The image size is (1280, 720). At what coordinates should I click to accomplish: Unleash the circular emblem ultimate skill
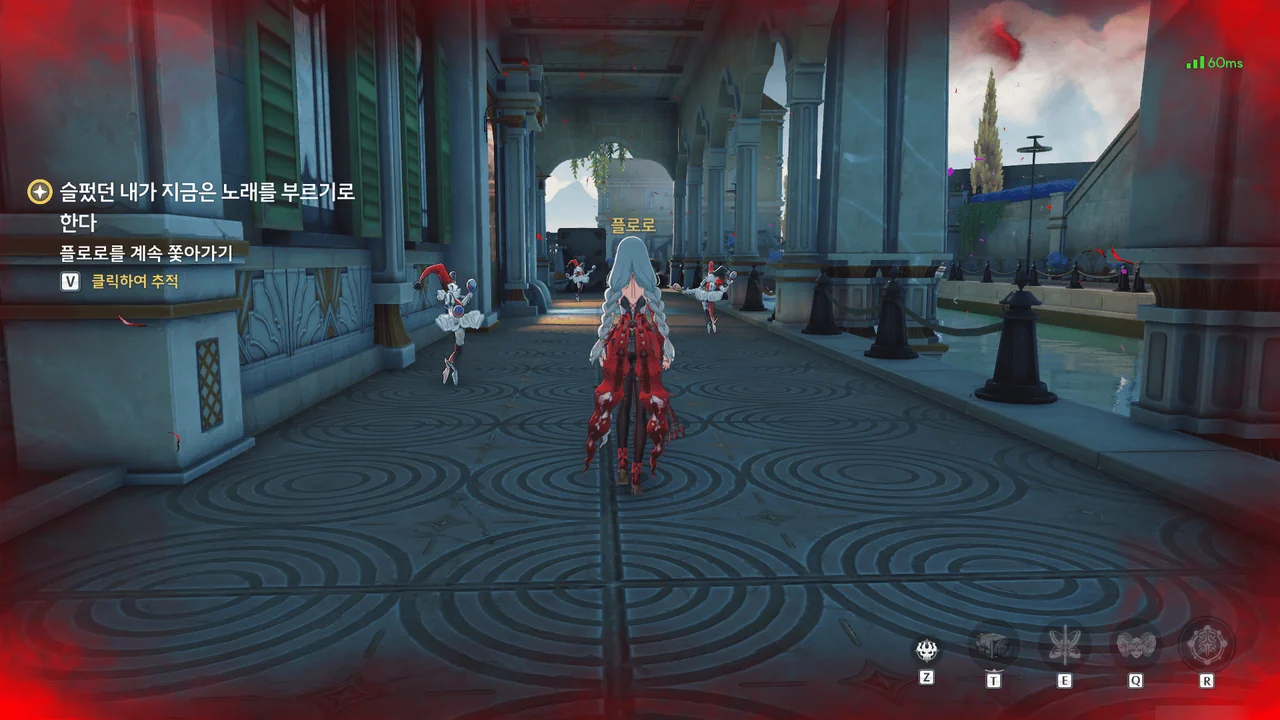(1207, 645)
